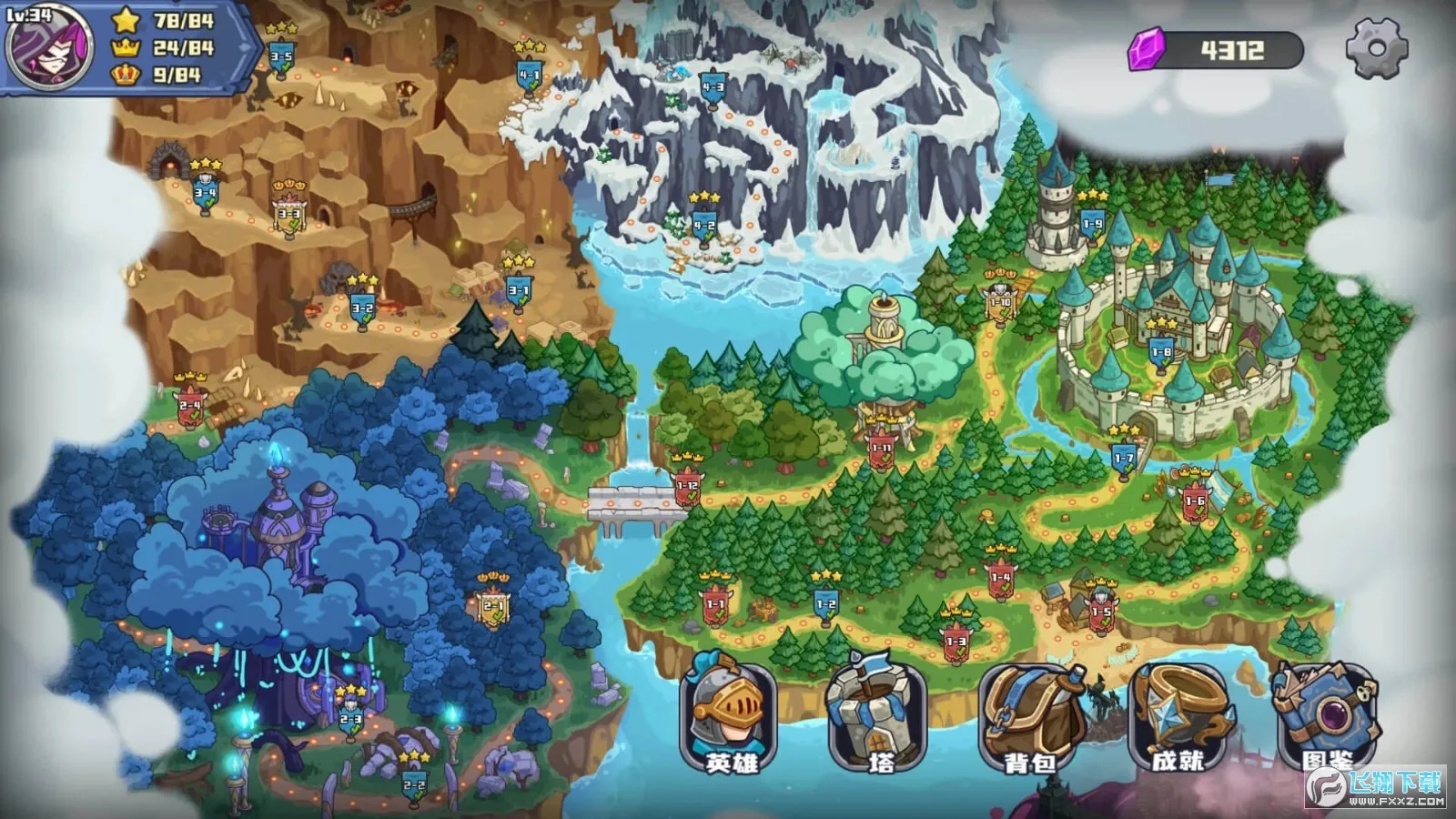
Task: Select stage 3-2 in the canyon
Action: tap(362, 308)
